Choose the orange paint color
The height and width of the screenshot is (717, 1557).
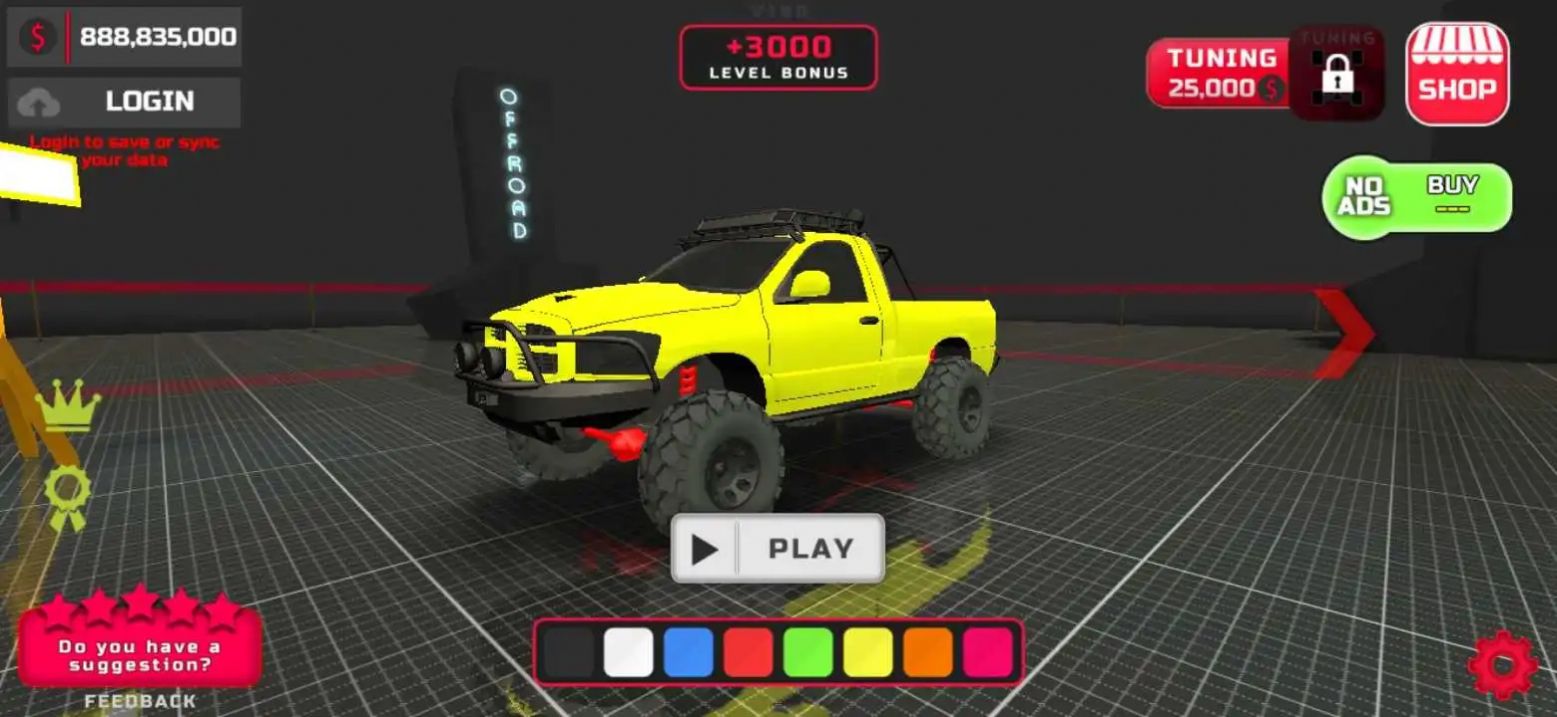coord(928,652)
